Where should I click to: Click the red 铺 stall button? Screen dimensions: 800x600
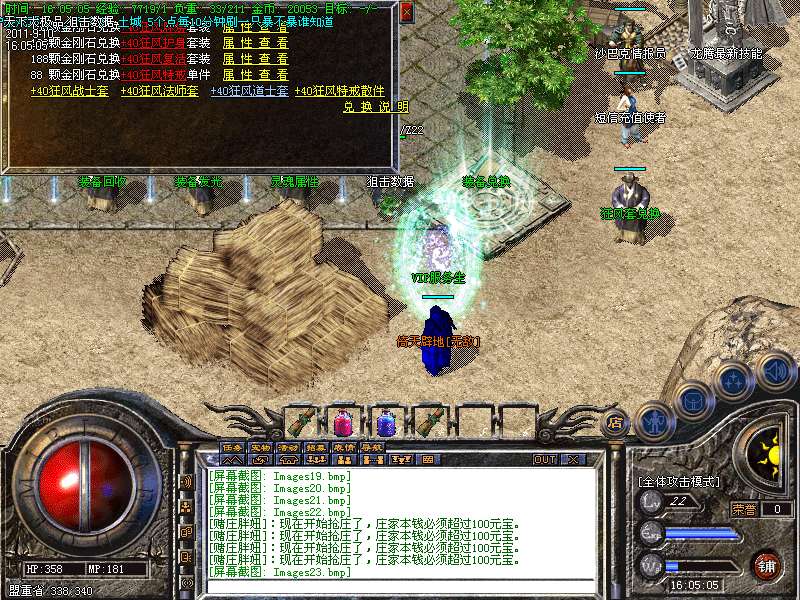point(766,565)
